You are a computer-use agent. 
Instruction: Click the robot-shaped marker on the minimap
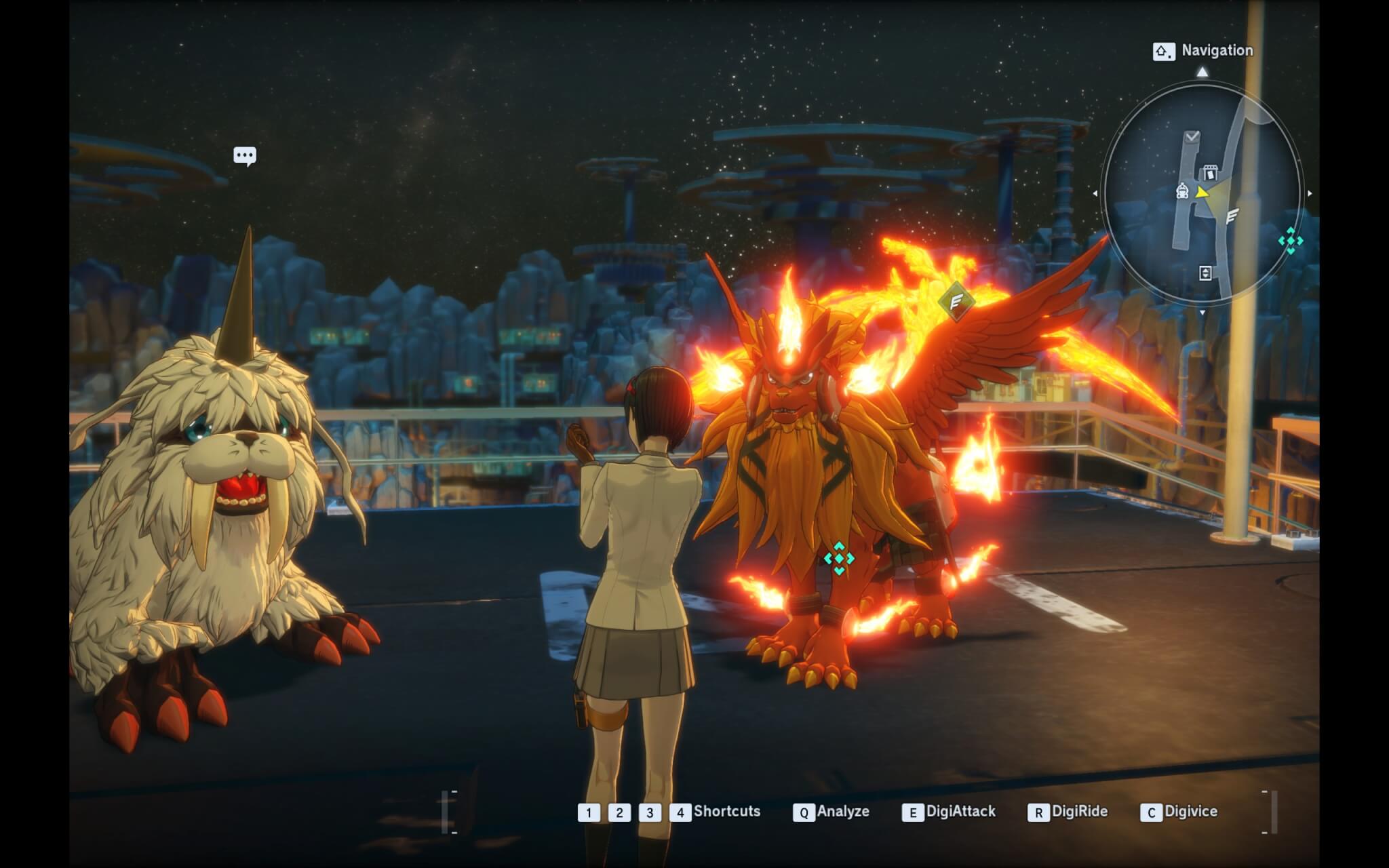(1182, 191)
